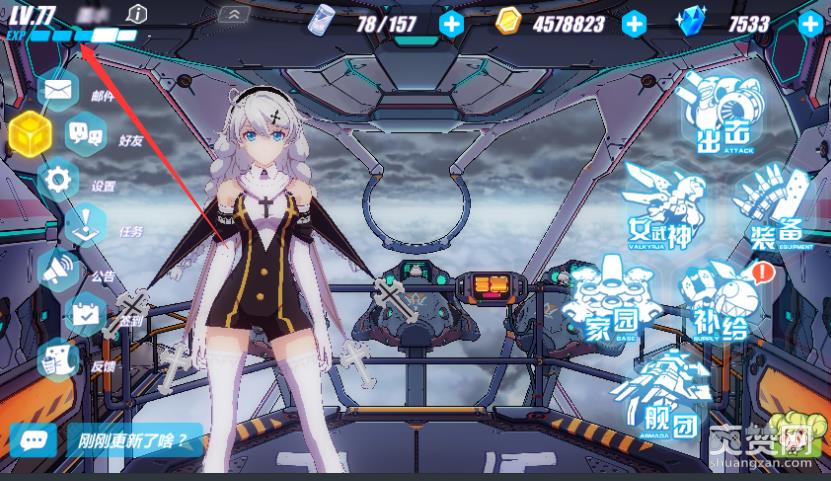The height and width of the screenshot is (481, 831).
Task: Open the 任务 missions panel
Action: pos(88,225)
